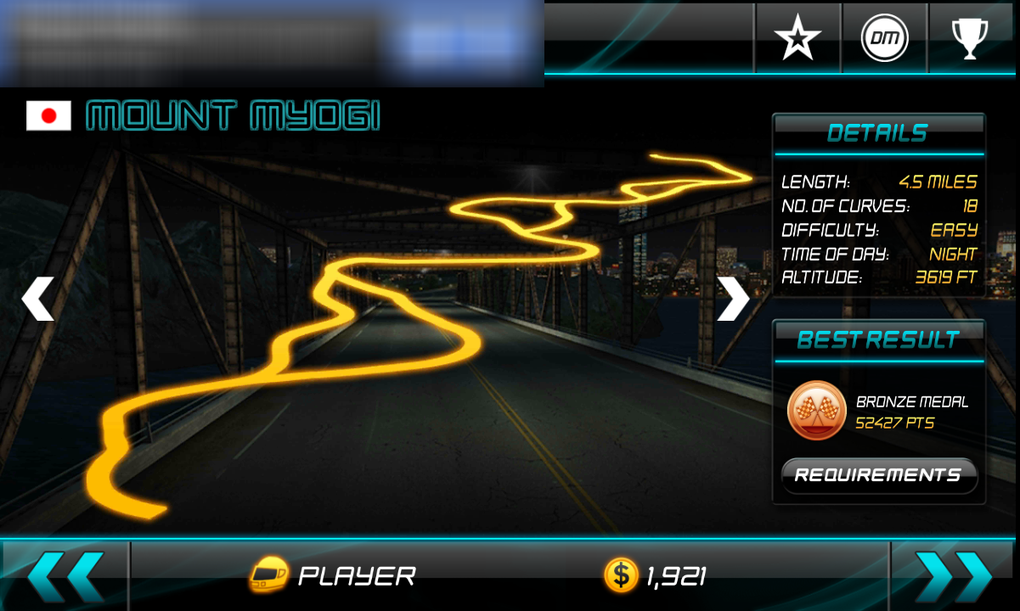Image resolution: width=1020 pixels, height=611 pixels.
Task: Go back with the double left chevrons
Action: [65, 576]
